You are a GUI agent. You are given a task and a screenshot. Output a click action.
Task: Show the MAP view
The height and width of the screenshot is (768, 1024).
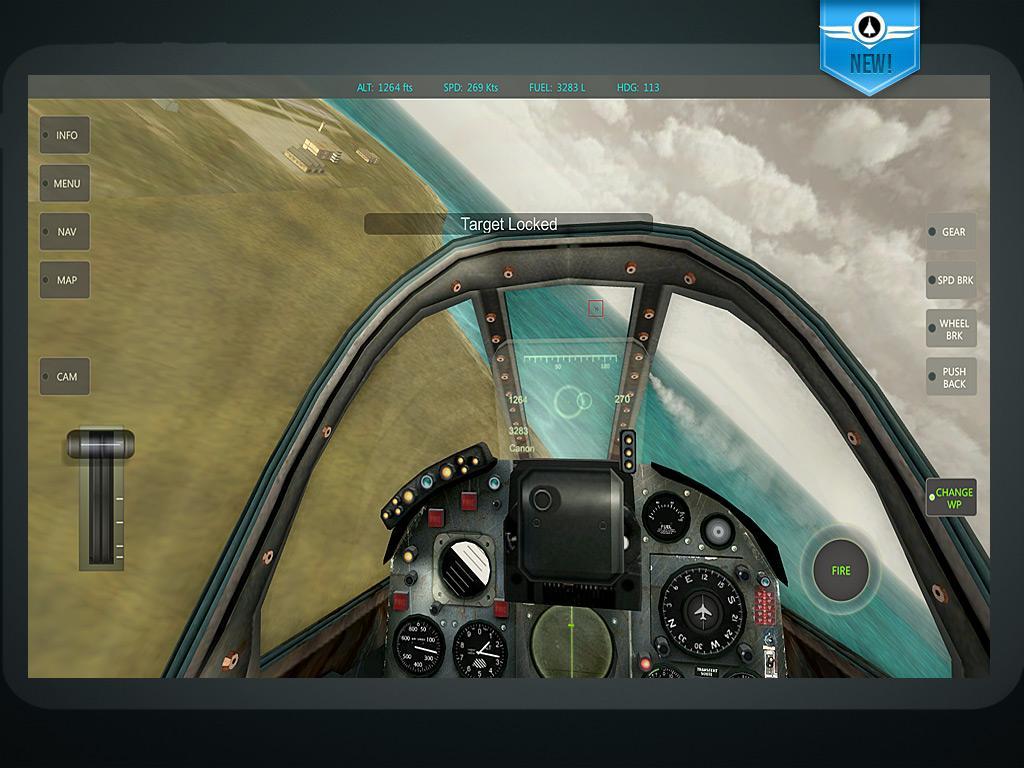[65, 280]
